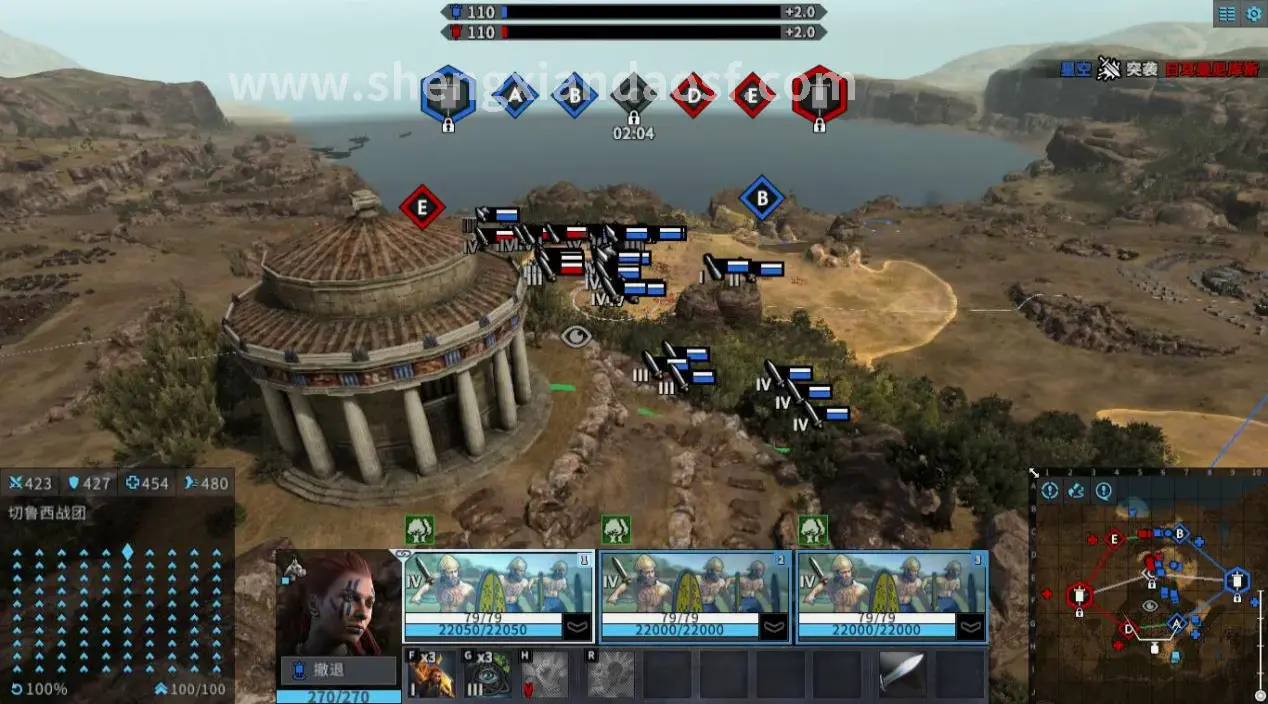Click point D on the minimap
The image size is (1268, 704).
1129,629
